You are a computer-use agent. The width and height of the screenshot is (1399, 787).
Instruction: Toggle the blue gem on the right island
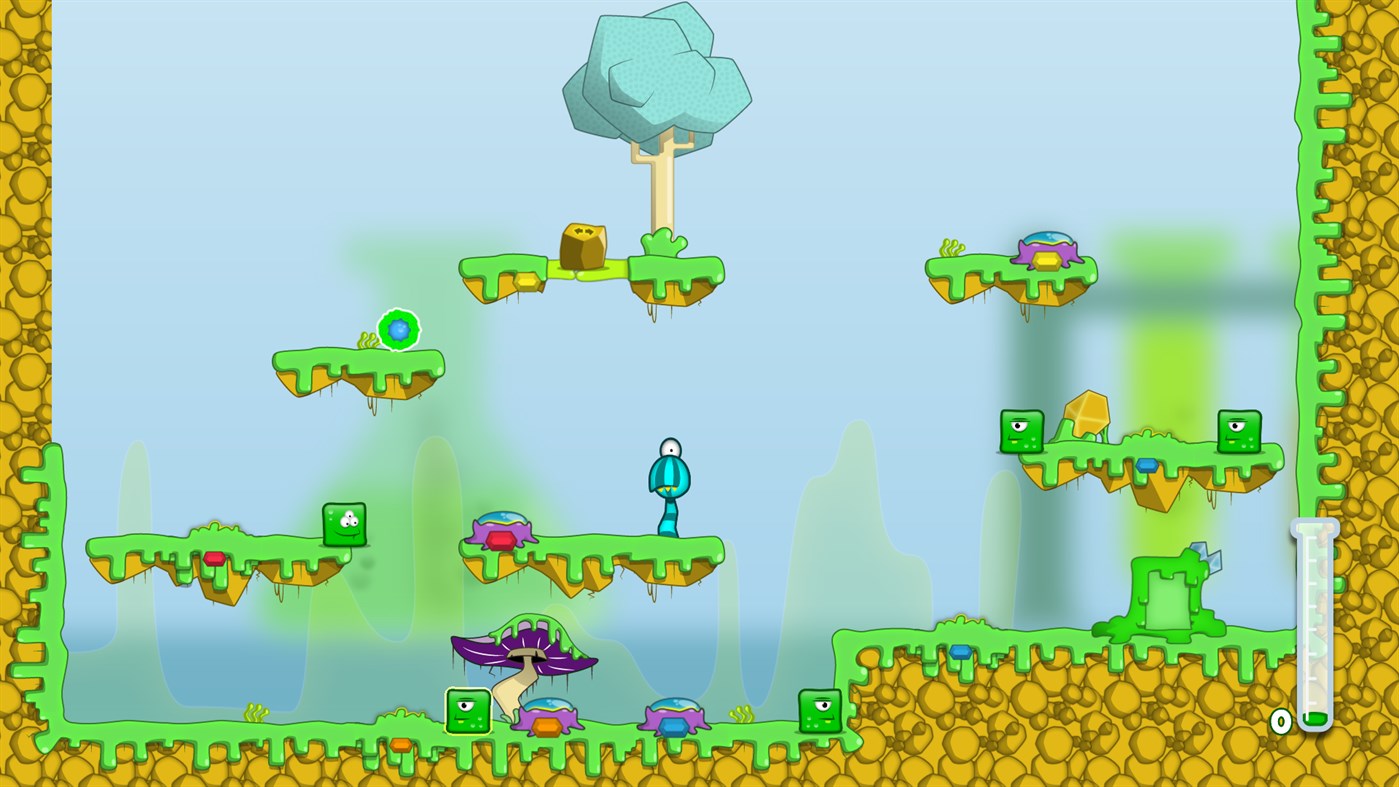tap(1148, 464)
